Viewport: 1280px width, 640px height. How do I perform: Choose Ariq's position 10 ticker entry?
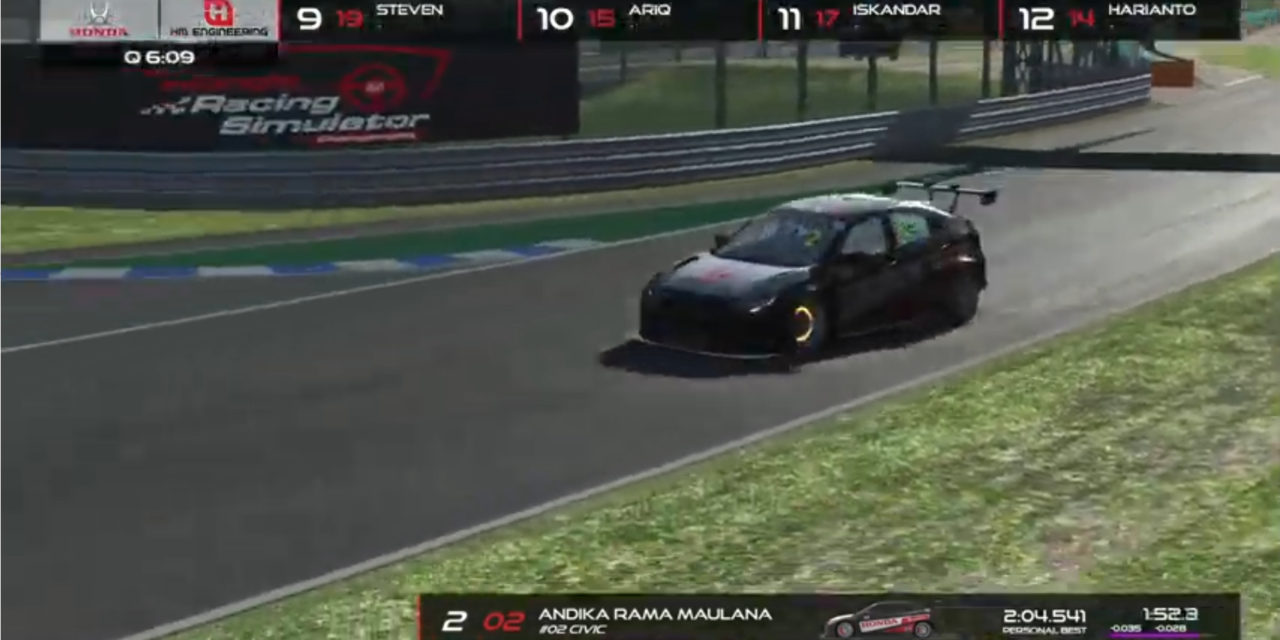pos(640,19)
